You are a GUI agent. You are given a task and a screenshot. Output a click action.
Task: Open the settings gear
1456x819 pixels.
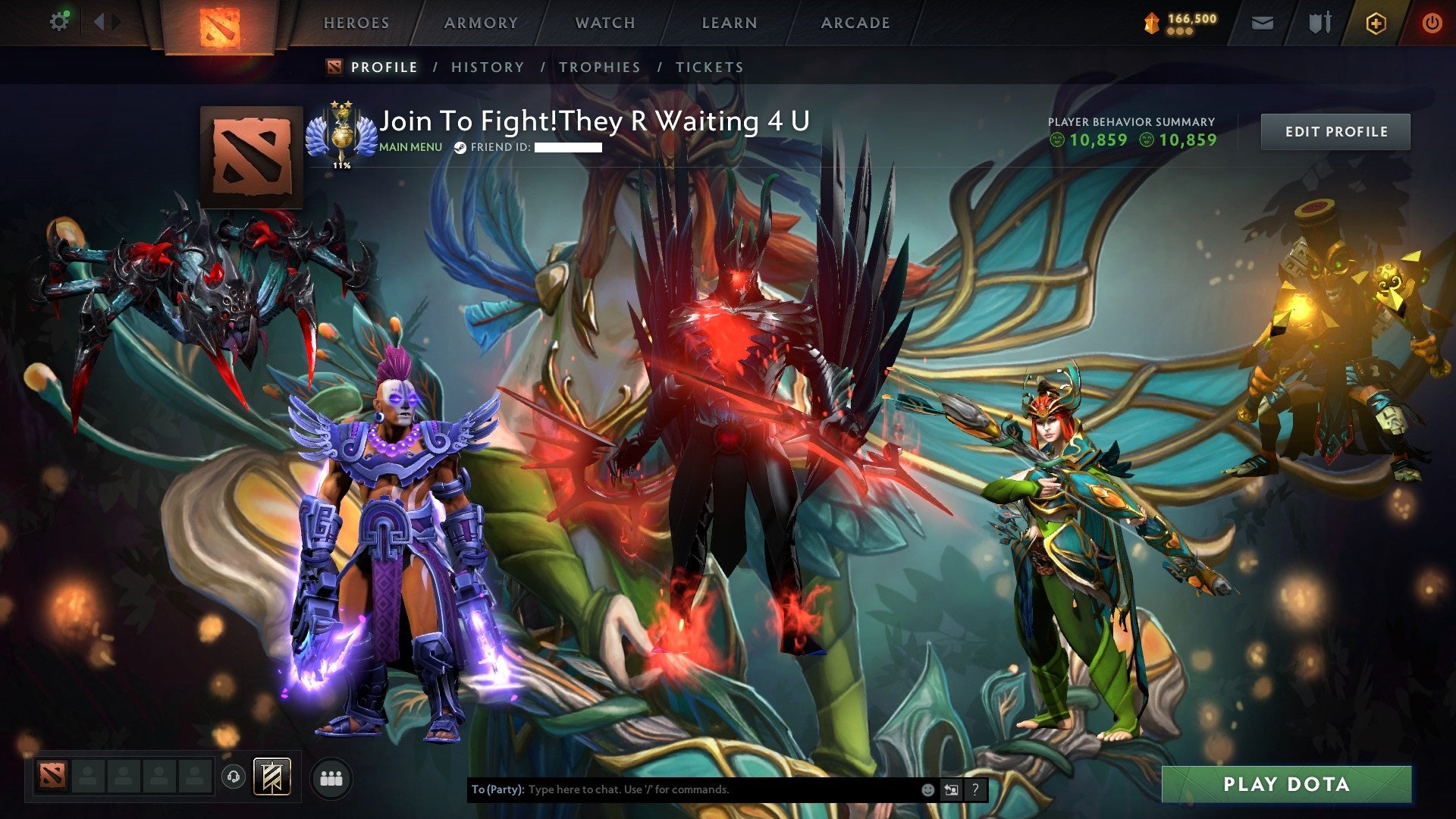59,21
